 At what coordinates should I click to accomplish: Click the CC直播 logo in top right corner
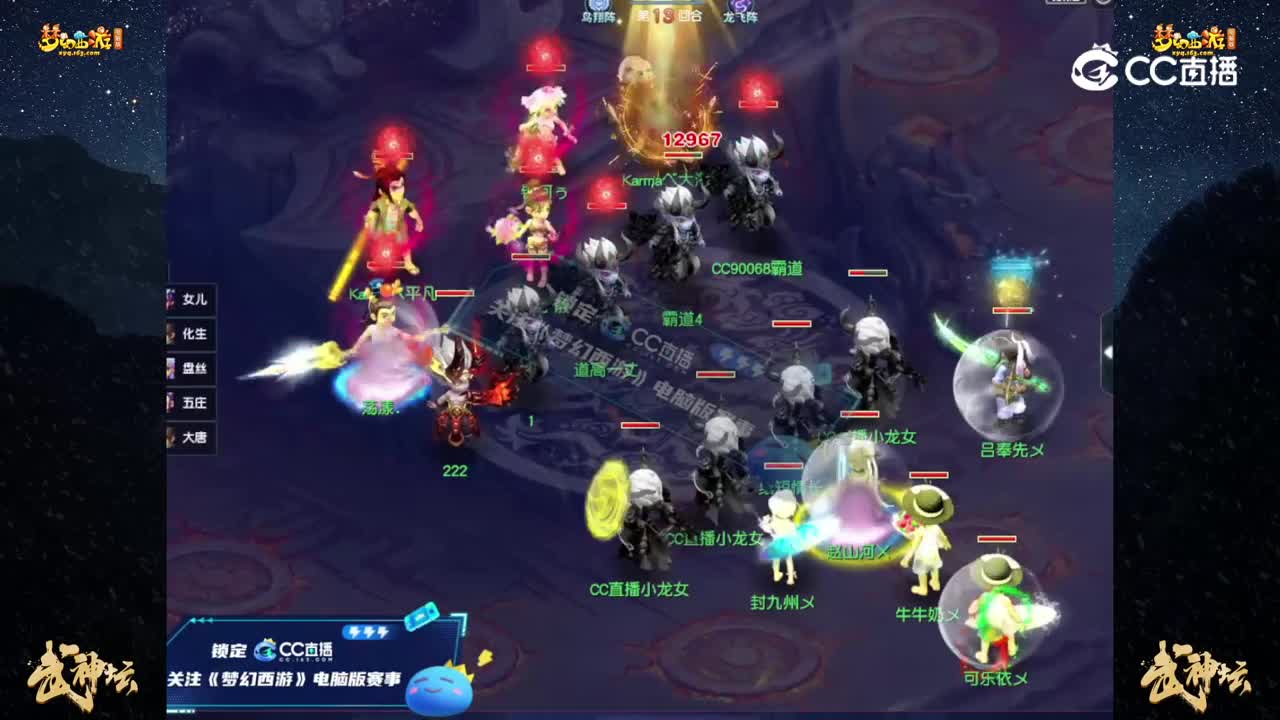pos(1160,70)
